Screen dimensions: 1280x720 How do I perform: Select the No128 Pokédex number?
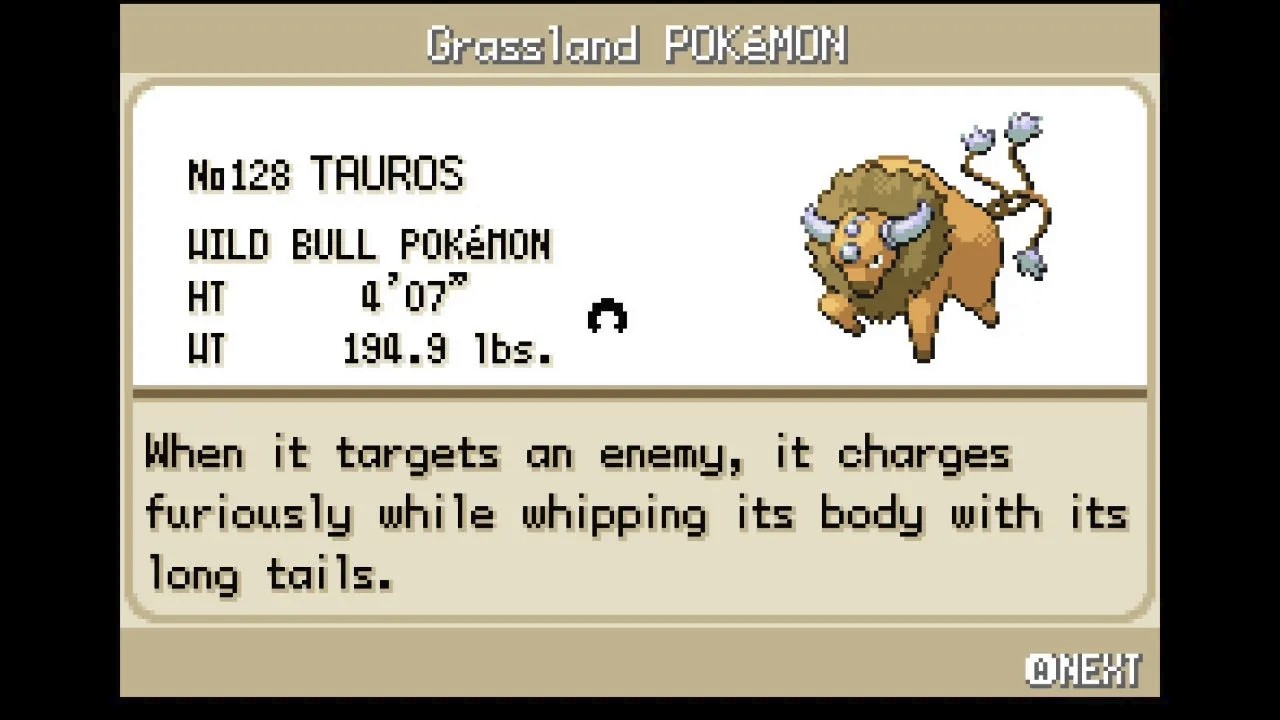coord(240,173)
